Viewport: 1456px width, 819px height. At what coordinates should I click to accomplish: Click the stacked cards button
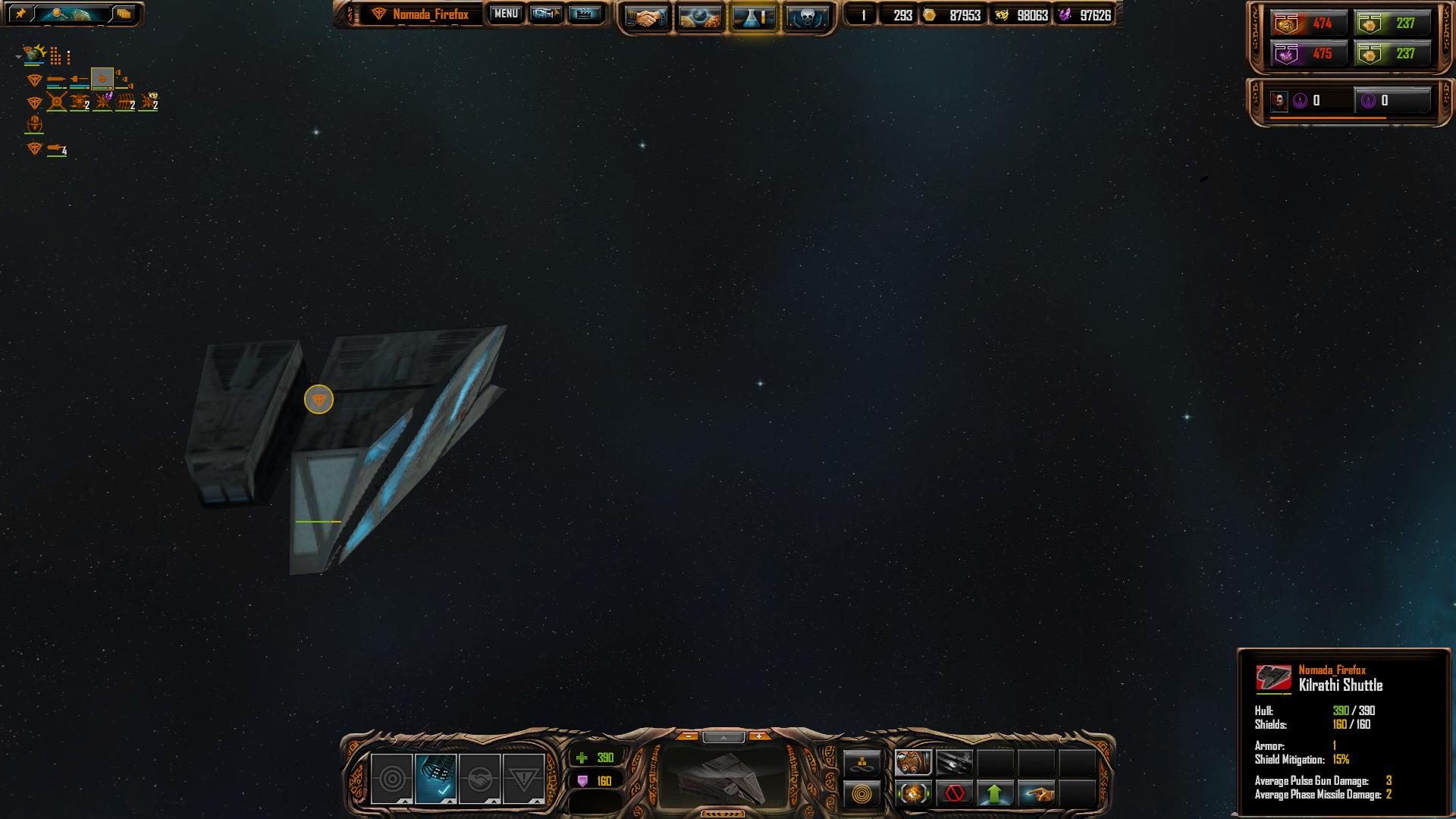pos(124,14)
